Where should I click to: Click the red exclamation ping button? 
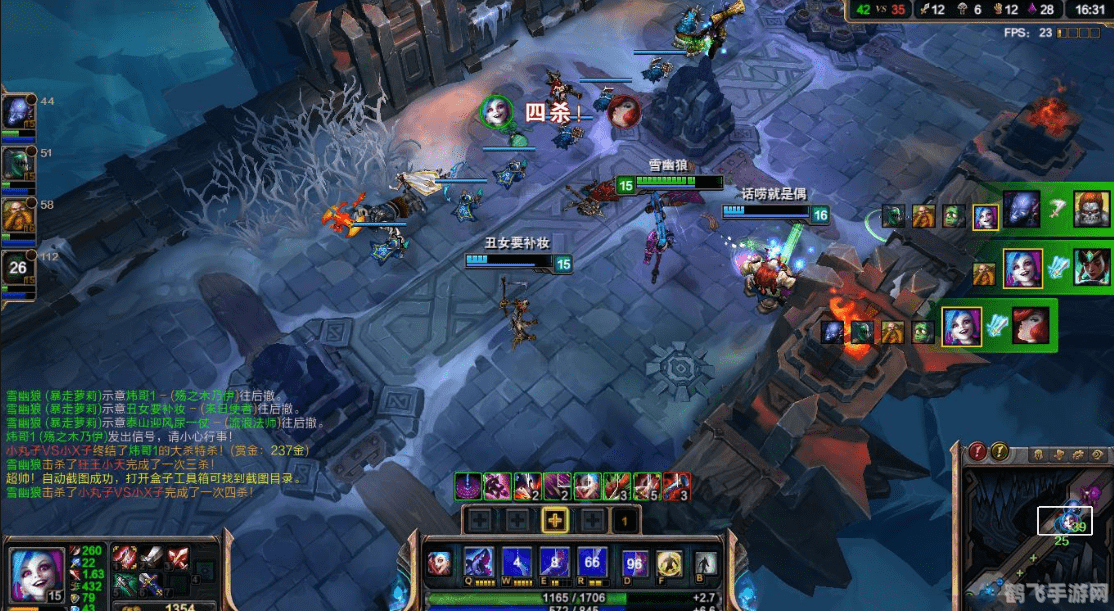tap(978, 452)
